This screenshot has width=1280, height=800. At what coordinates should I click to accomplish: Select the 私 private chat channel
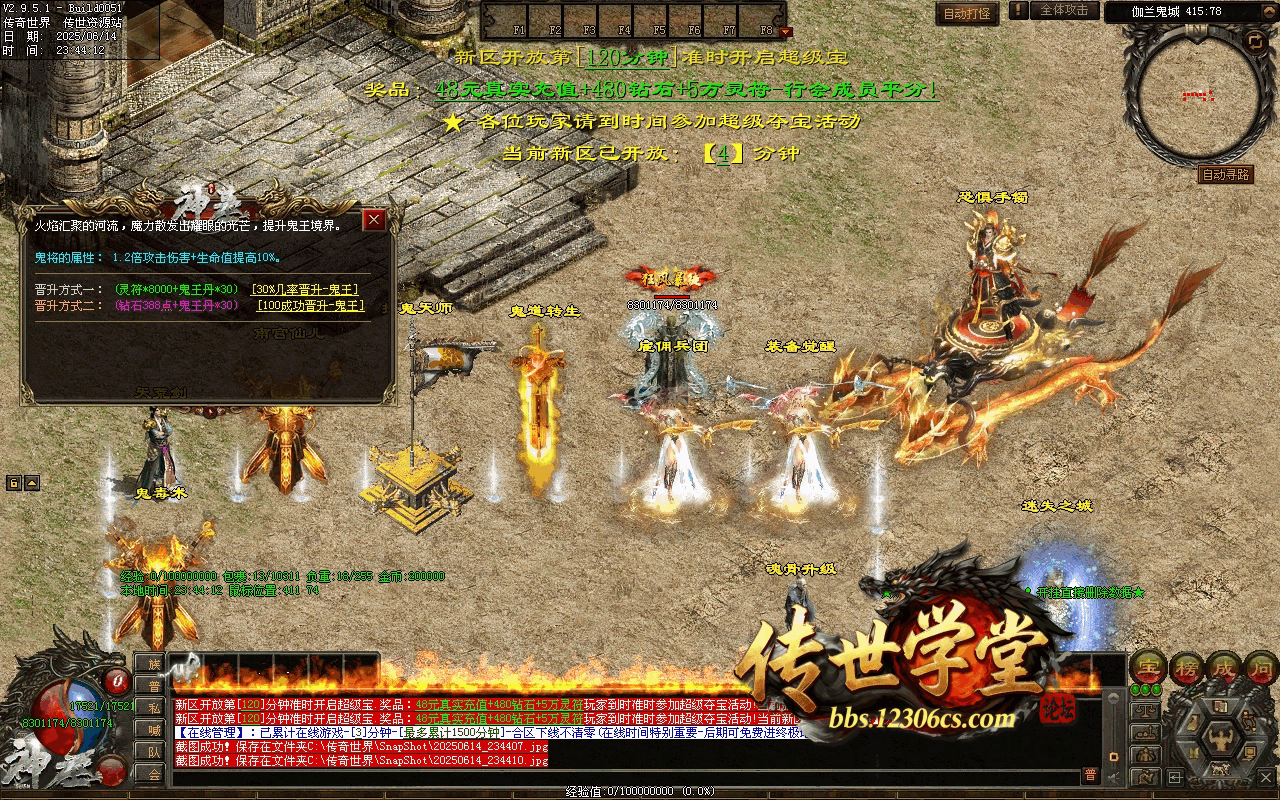pos(151,707)
